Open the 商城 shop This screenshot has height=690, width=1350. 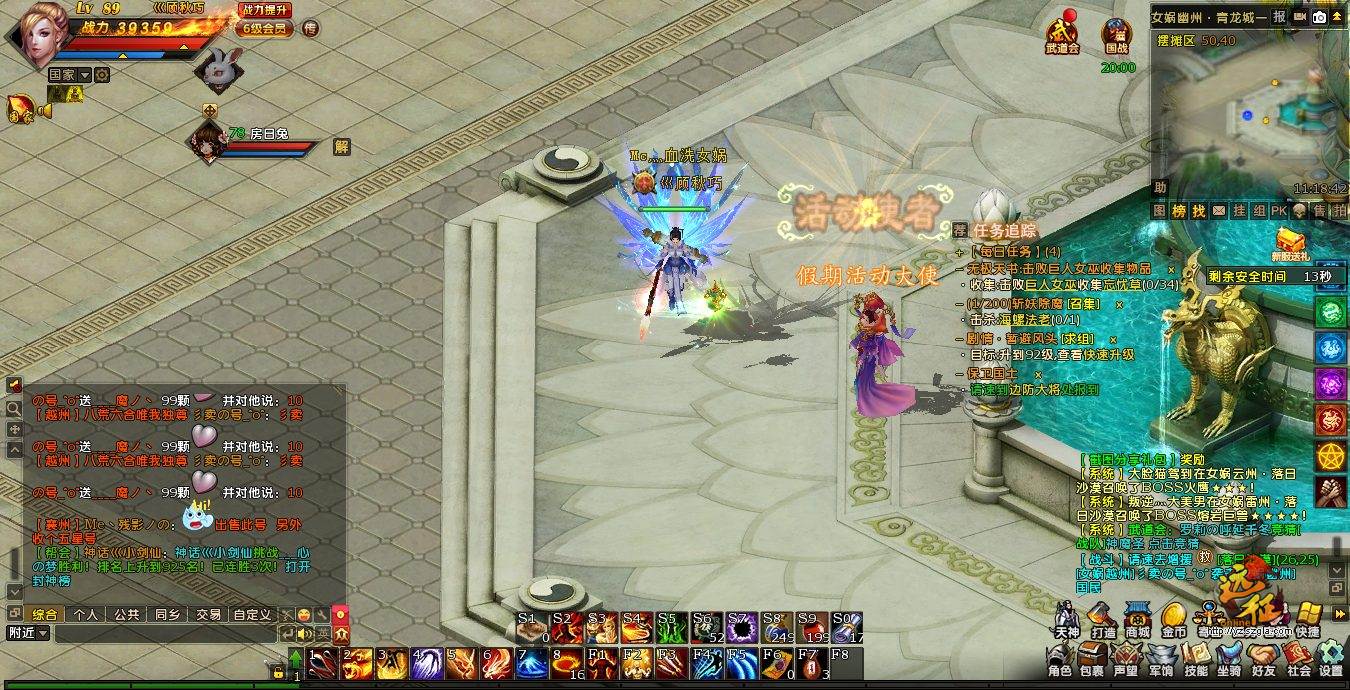click(1137, 620)
